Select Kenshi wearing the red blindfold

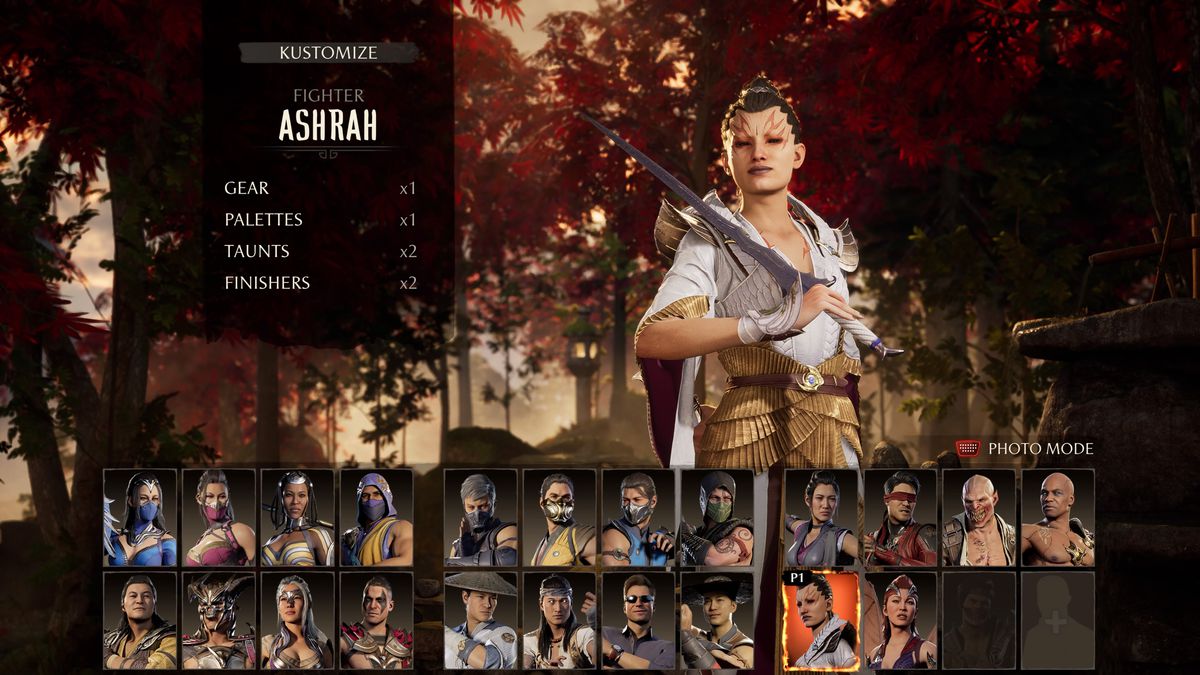pos(900,517)
